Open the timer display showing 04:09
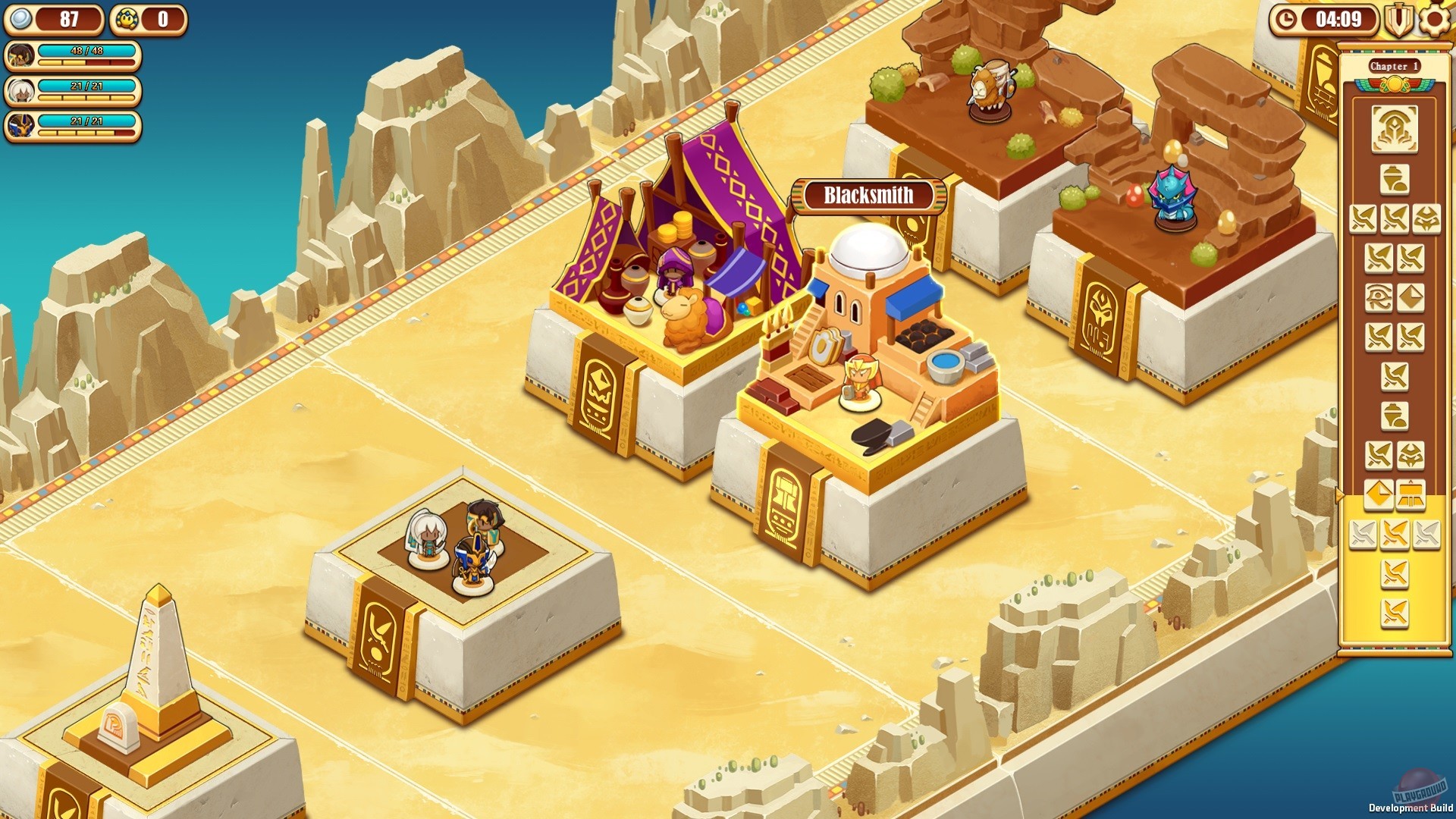The image size is (1456, 819). pyautogui.click(x=1340, y=20)
